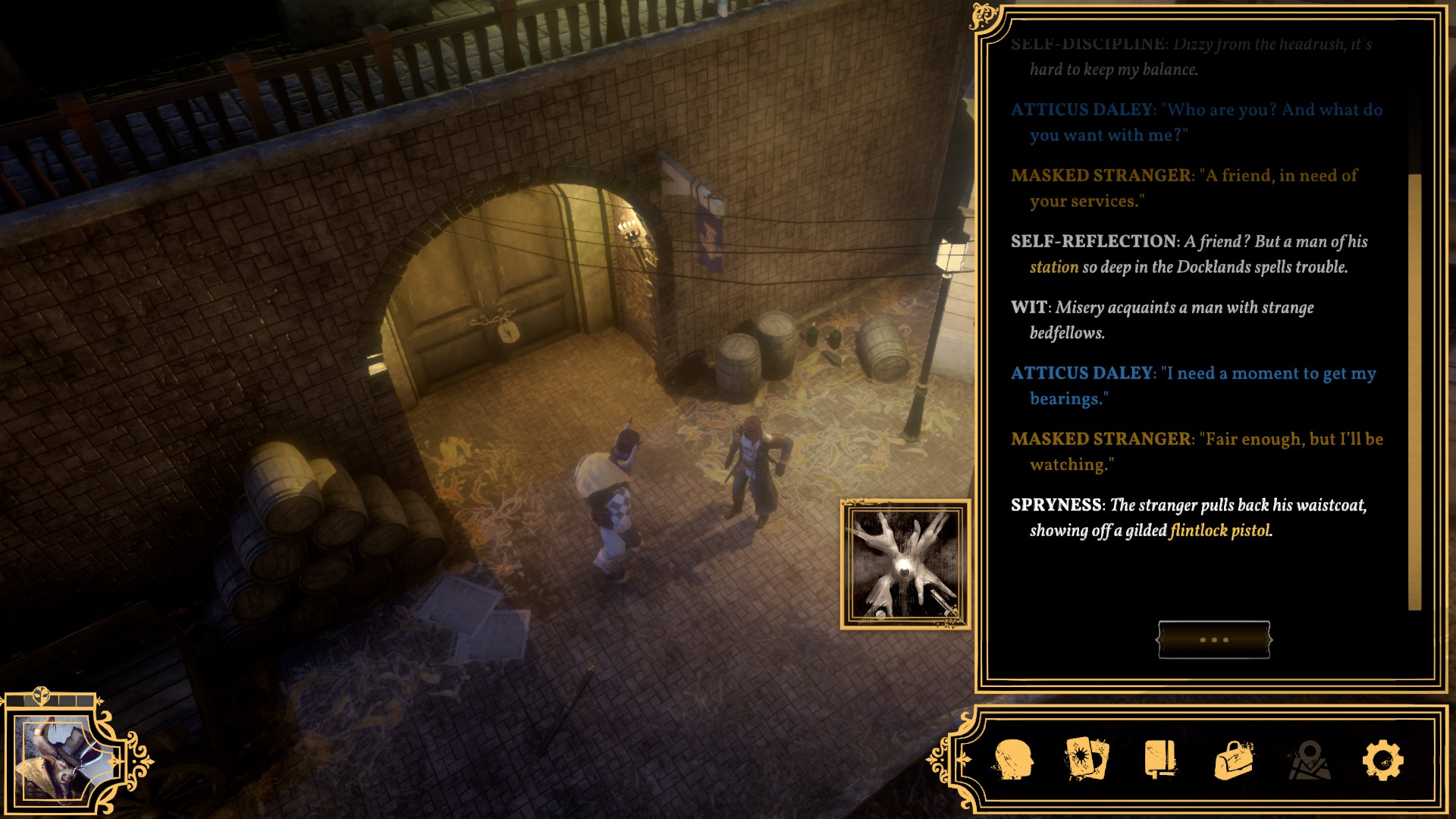This screenshot has height=819, width=1456.
Task: Click the dialogue log scrollbar
Action: coord(1414,391)
